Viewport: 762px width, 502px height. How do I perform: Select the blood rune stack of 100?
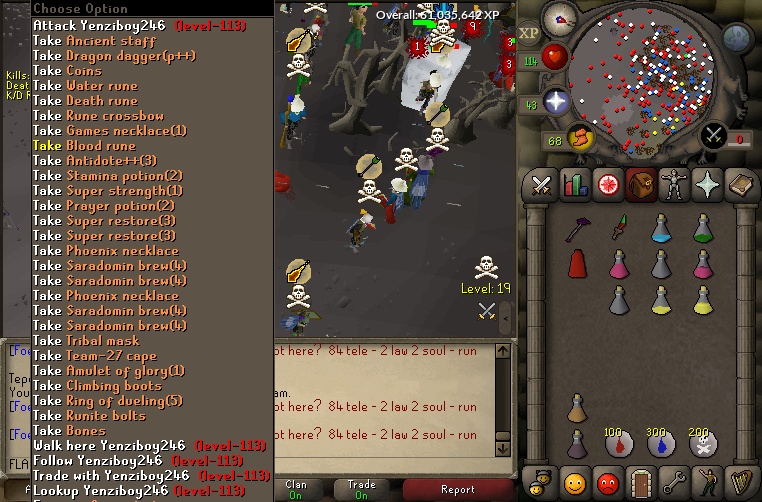(618, 443)
